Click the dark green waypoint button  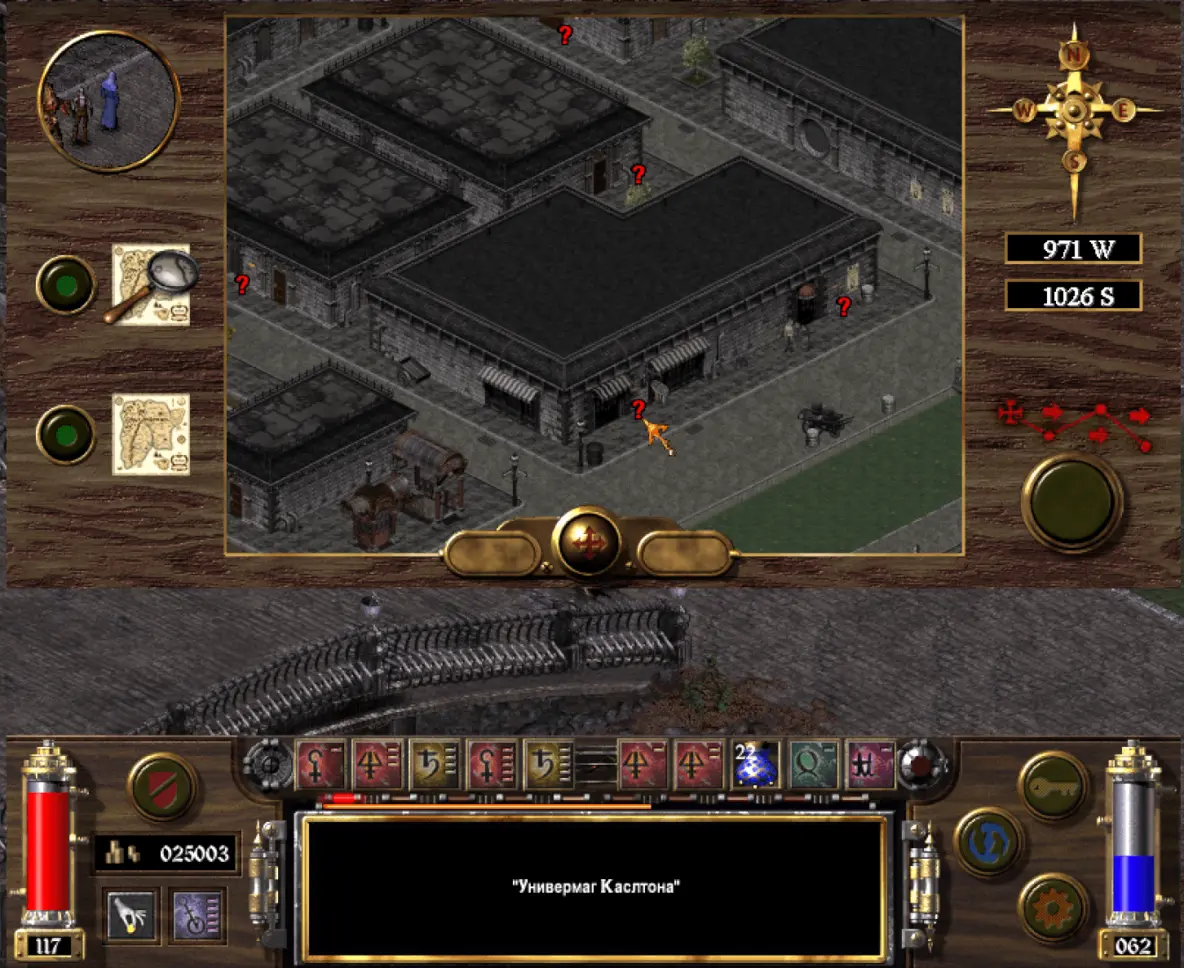[x=1072, y=502]
